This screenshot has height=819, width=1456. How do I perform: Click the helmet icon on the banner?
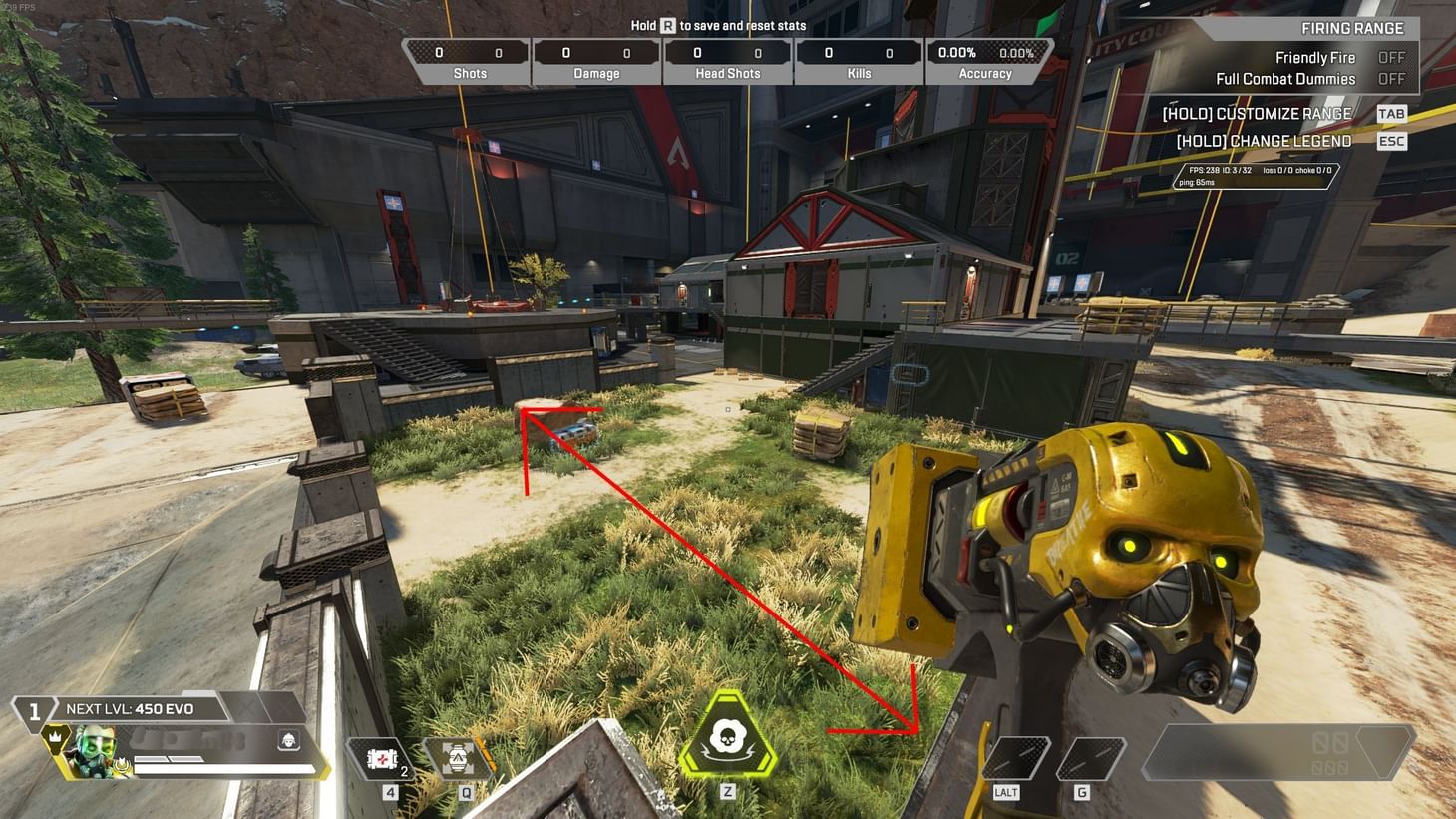pyautogui.click(x=286, y=741)
